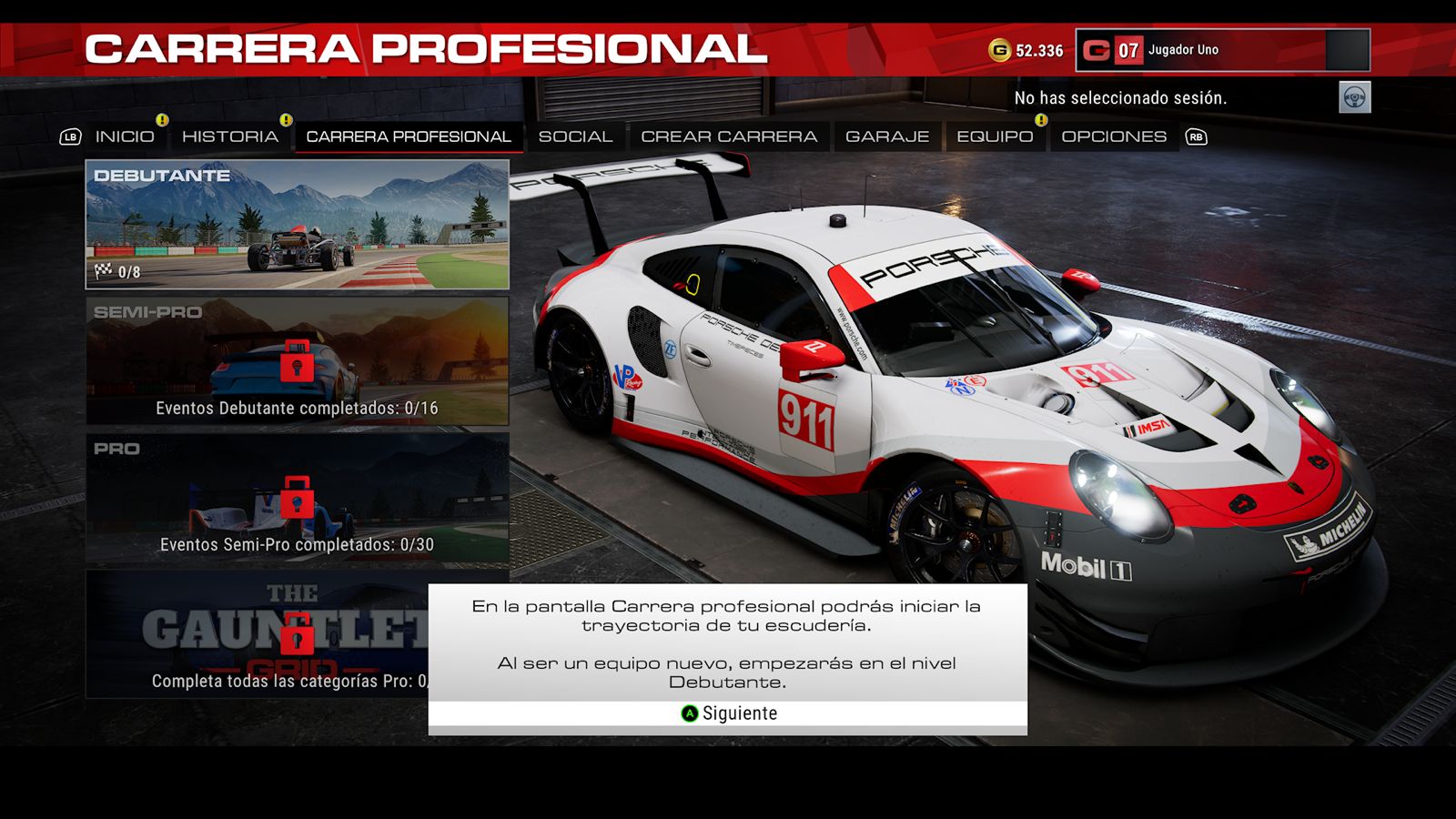The image size is (1456, 819).
Task: Continue with the Siguiente button
Action: click(x=728, y=713)
